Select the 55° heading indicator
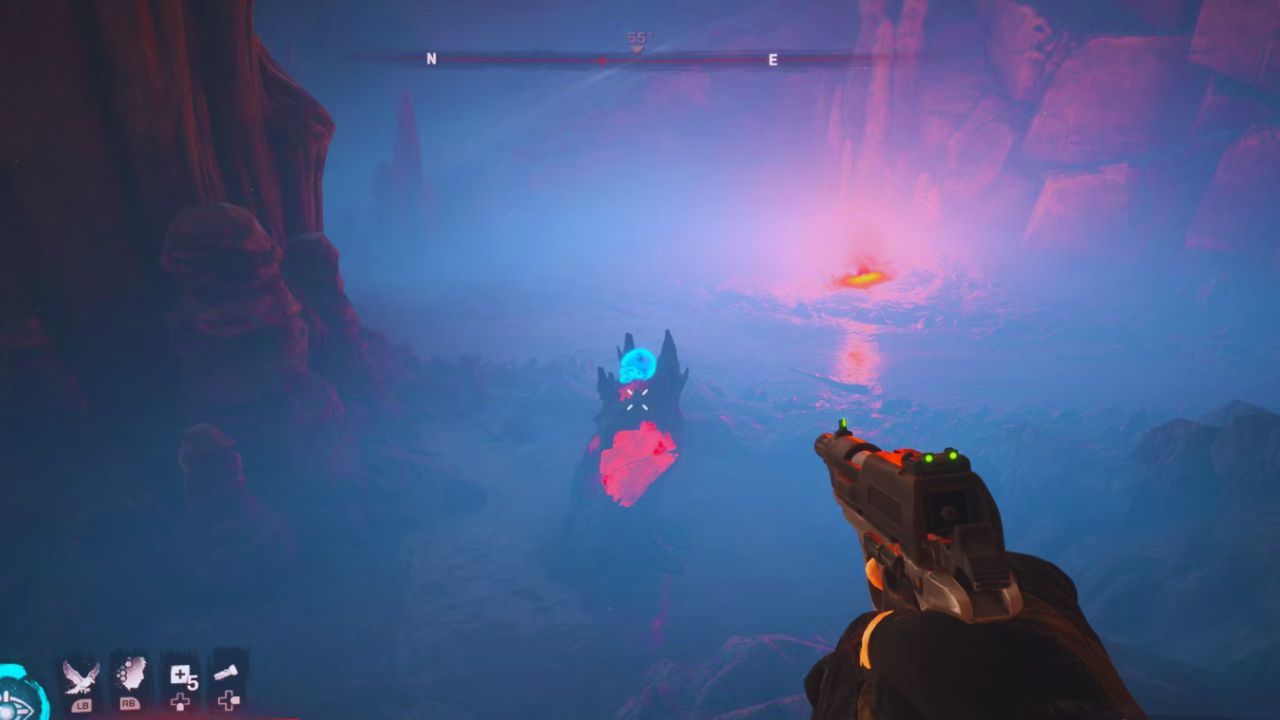Viewport: 1280px width, 720px height. point(637,36)
